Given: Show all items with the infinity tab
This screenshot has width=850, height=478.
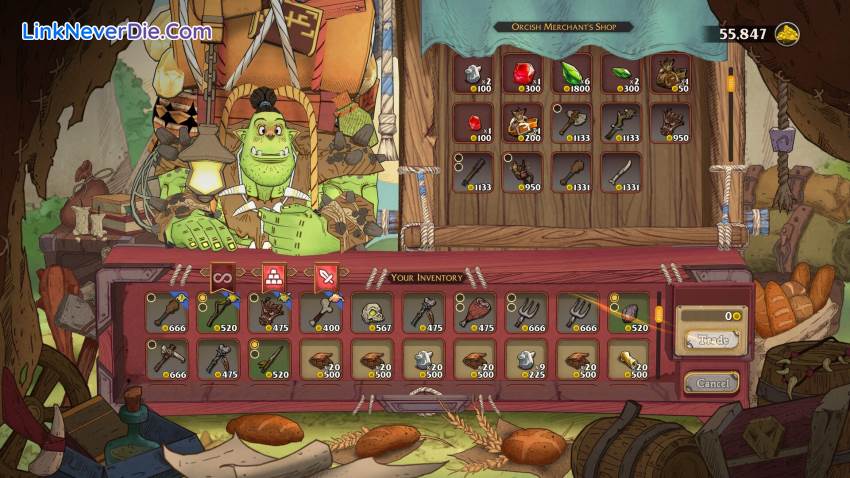Looking at the screenshot, I should coord(223,276).
